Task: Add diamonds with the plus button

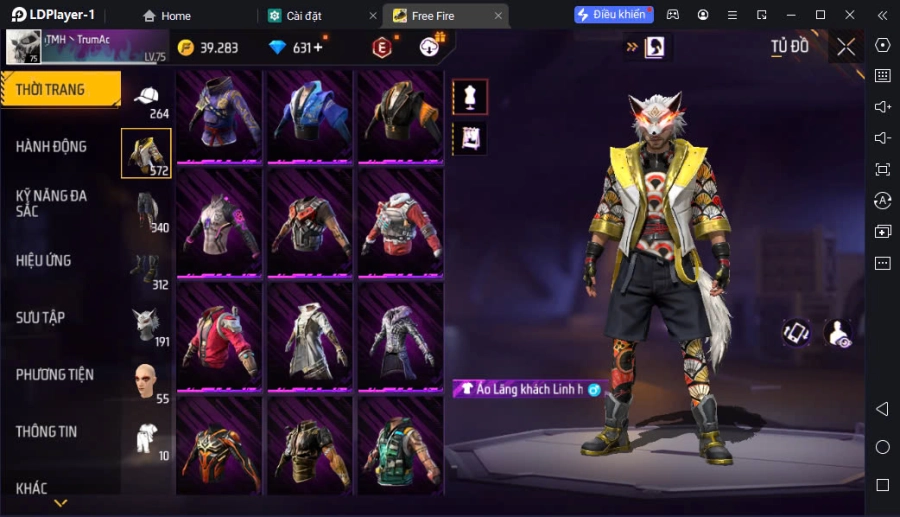Action: tap(318, 48)
